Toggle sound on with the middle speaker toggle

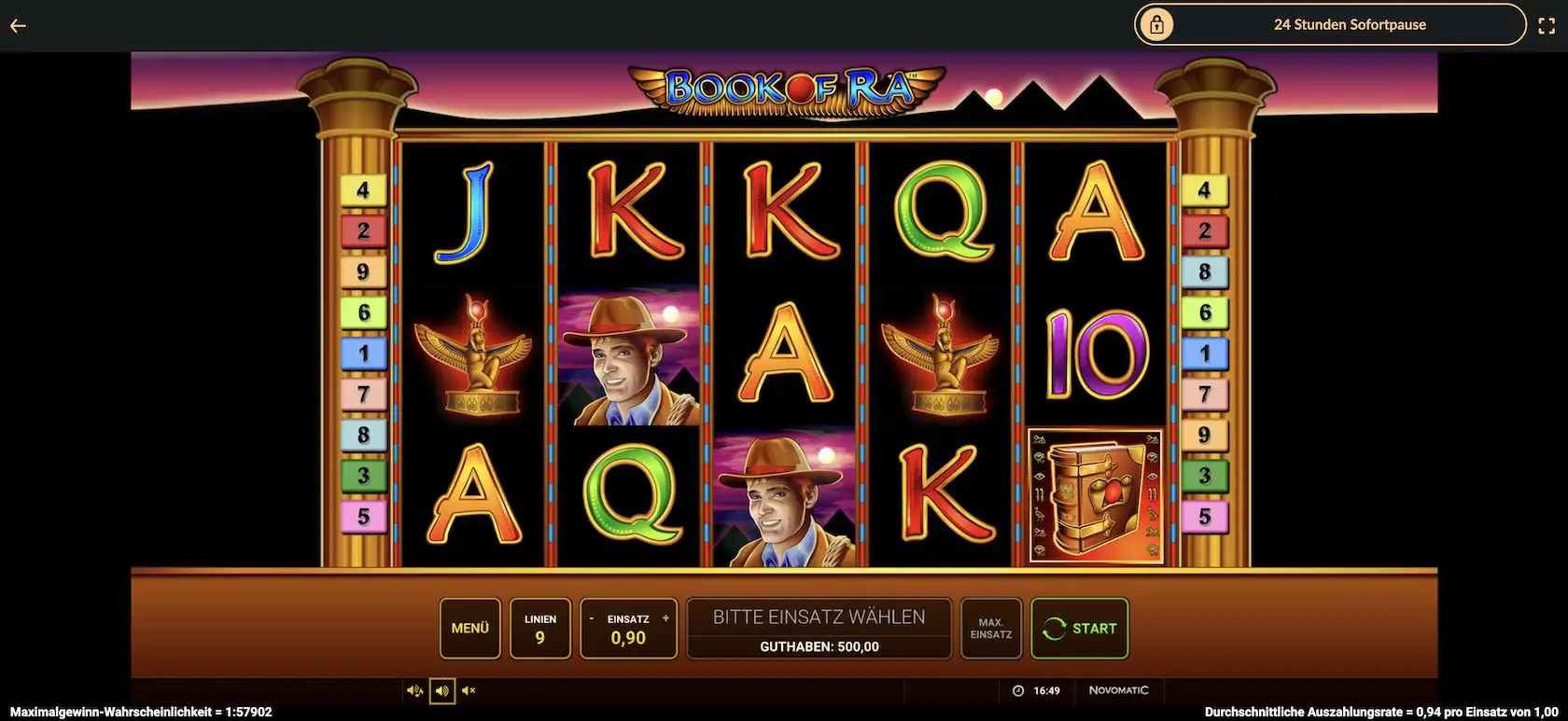point(441,690)
